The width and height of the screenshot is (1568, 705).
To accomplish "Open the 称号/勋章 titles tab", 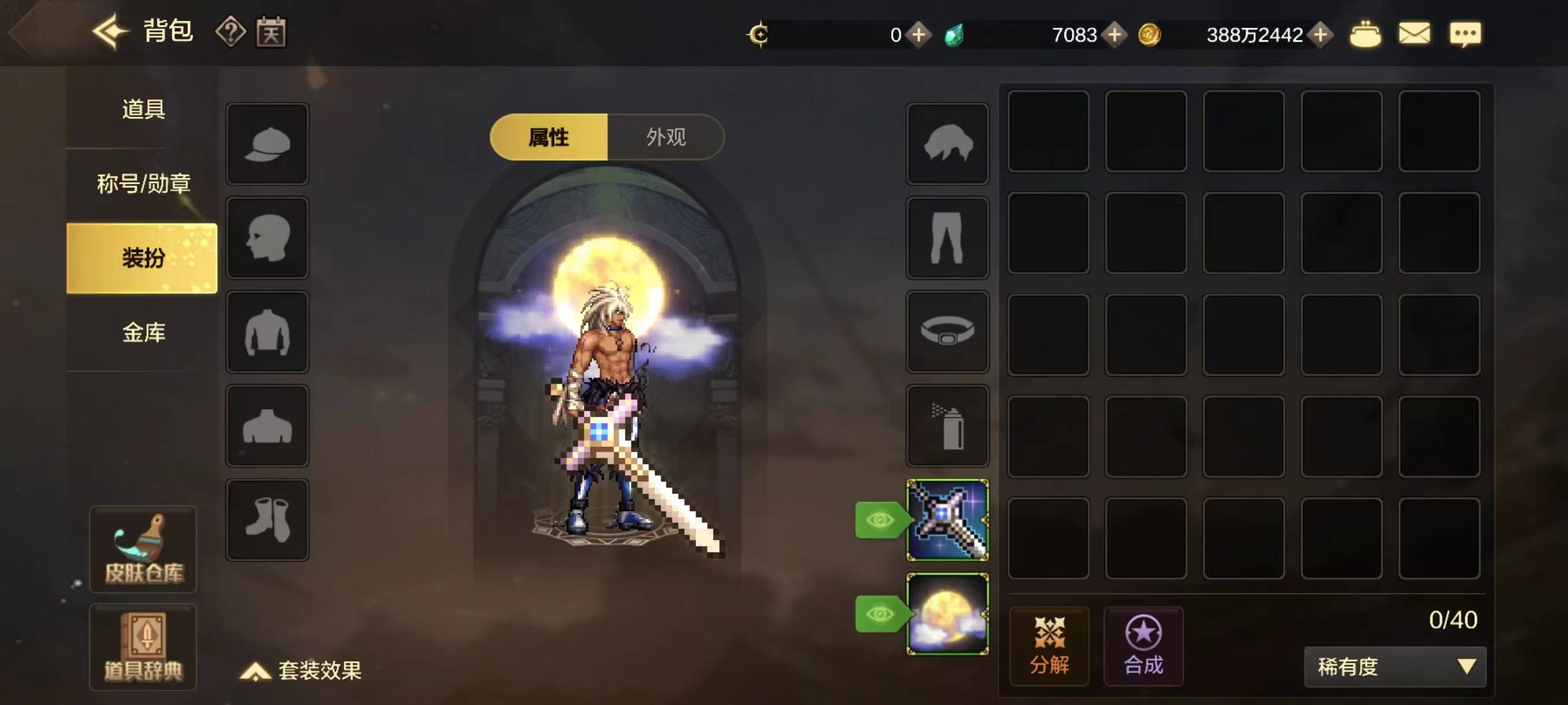I will [x=143, y=183].
